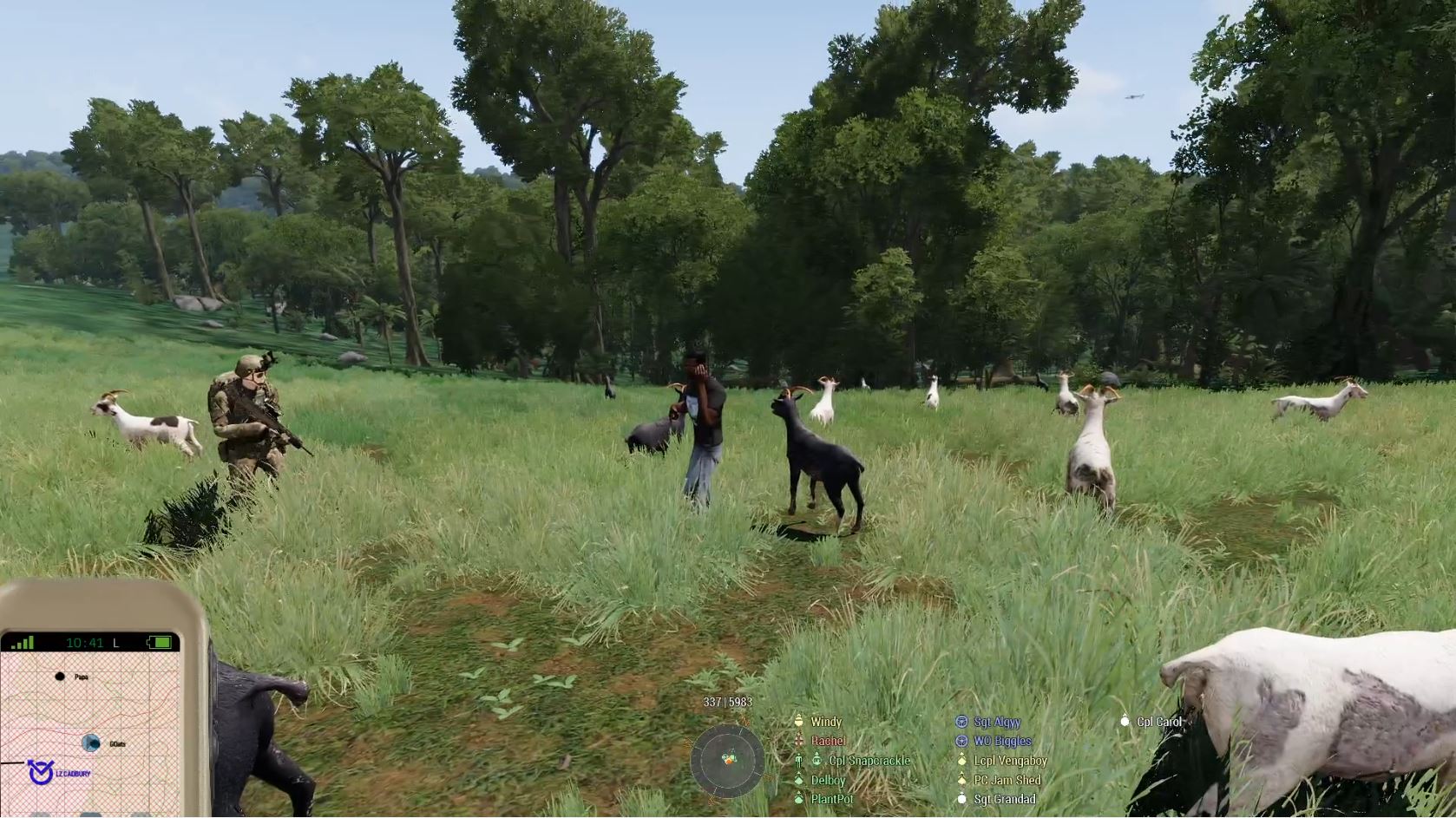Choose Cpl Carol in the squad roster

click(1158, 722)
